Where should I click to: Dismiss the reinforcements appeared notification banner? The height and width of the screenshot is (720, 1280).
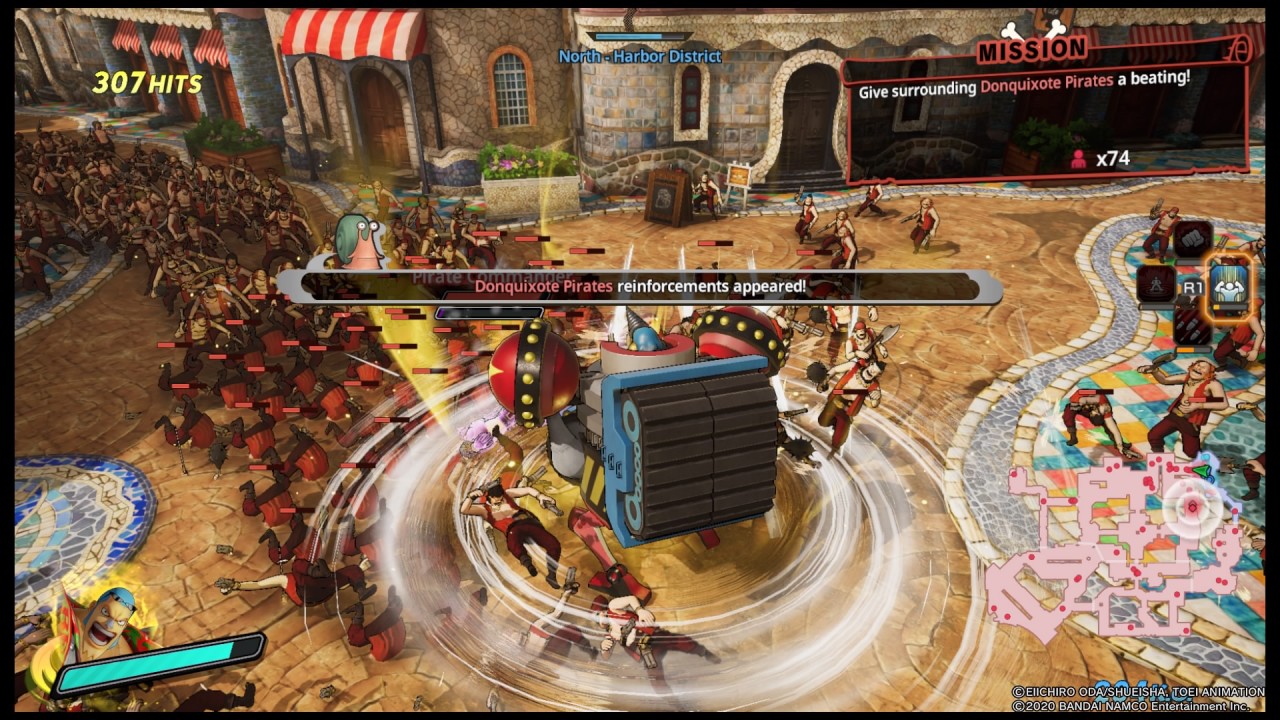pyautogui.click(x=640, y=286)
